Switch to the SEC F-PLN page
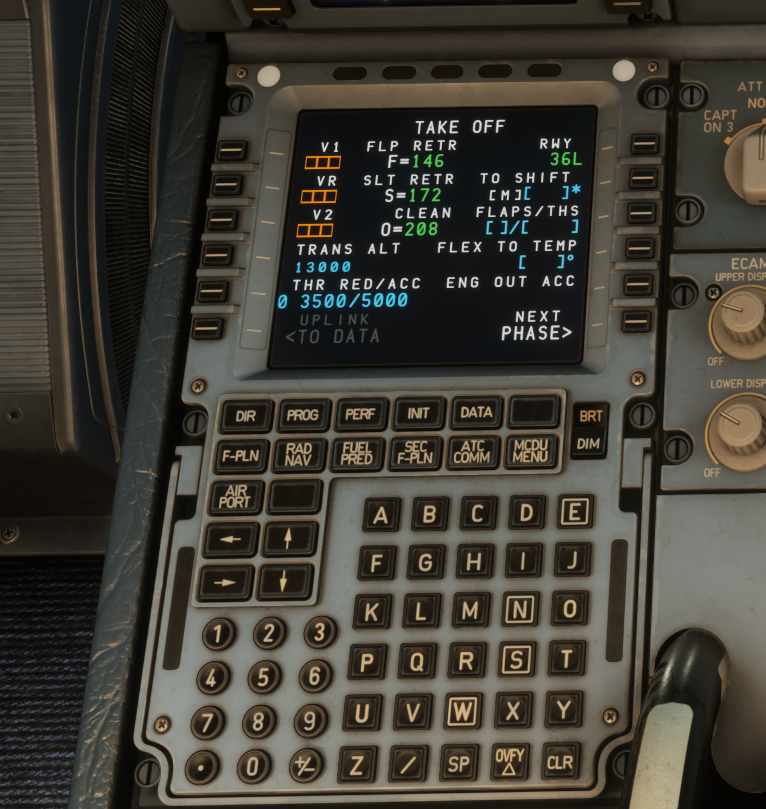Screen dimensions: 766x809 [415, 453]
